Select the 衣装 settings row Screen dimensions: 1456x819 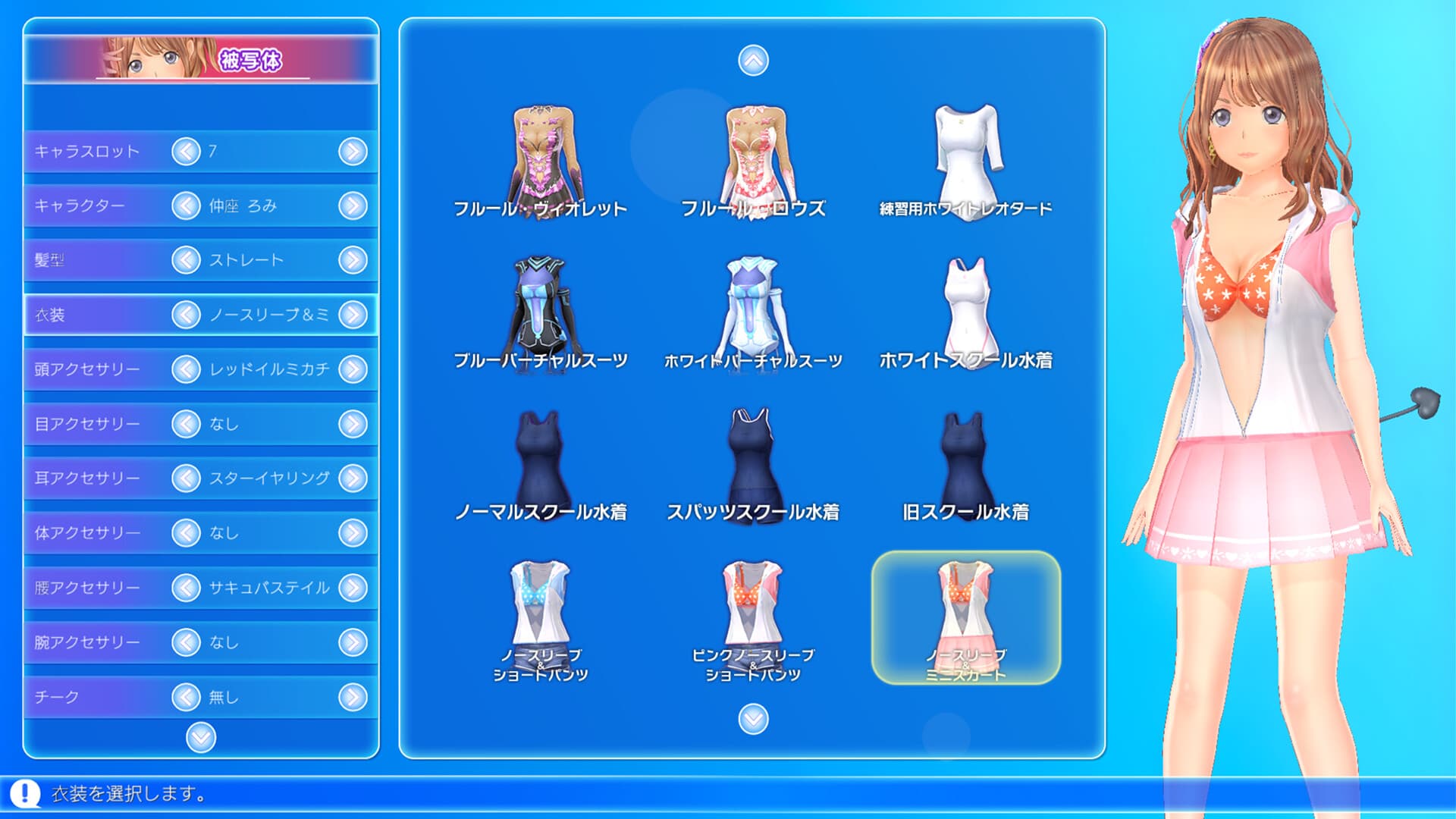coord(99,314)
